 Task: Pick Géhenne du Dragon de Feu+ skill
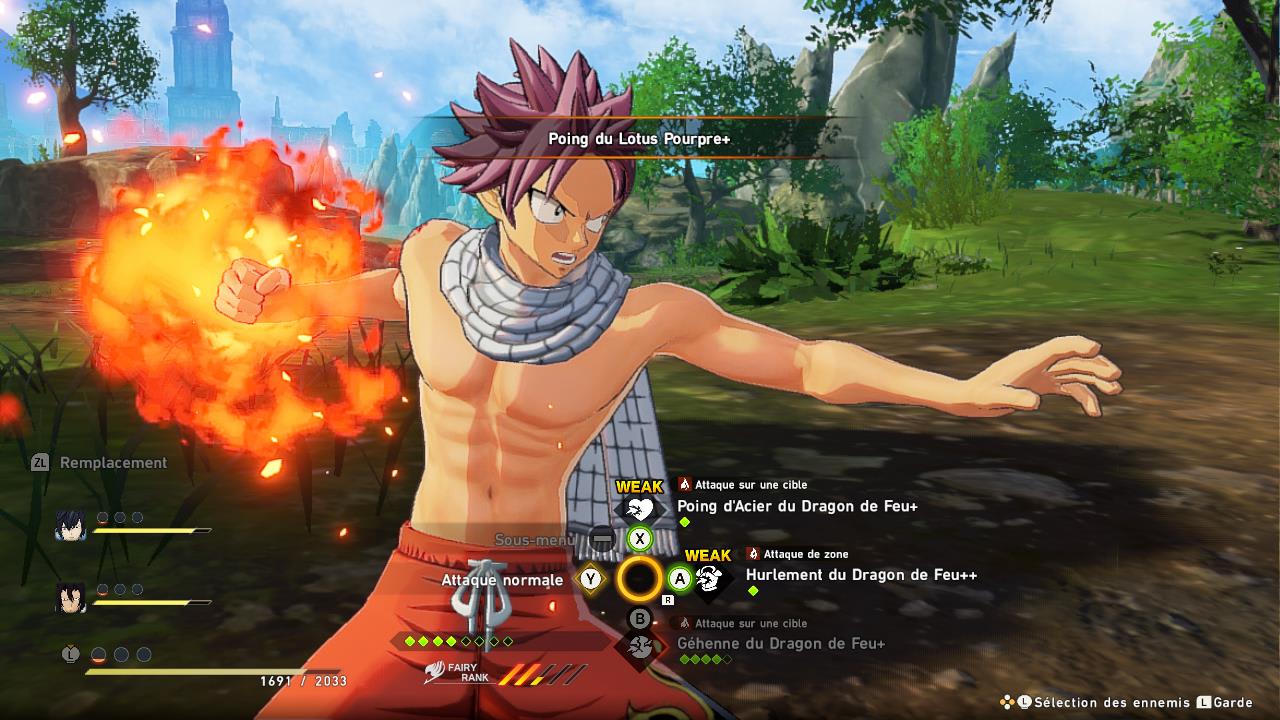pos(780,644)
